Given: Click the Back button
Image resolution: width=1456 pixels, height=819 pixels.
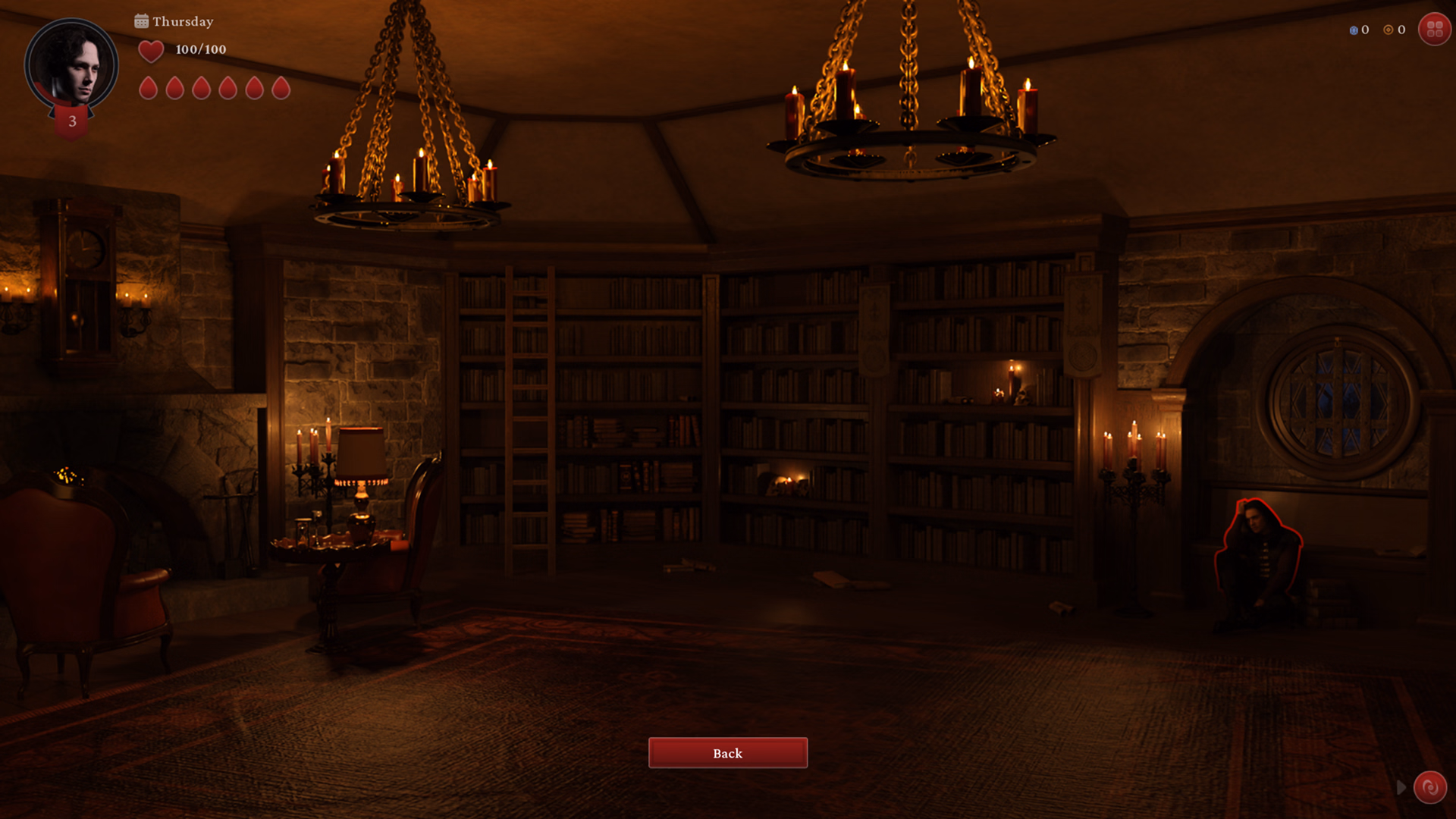Looking at the screenshot, I should click(x=727, y=753).
